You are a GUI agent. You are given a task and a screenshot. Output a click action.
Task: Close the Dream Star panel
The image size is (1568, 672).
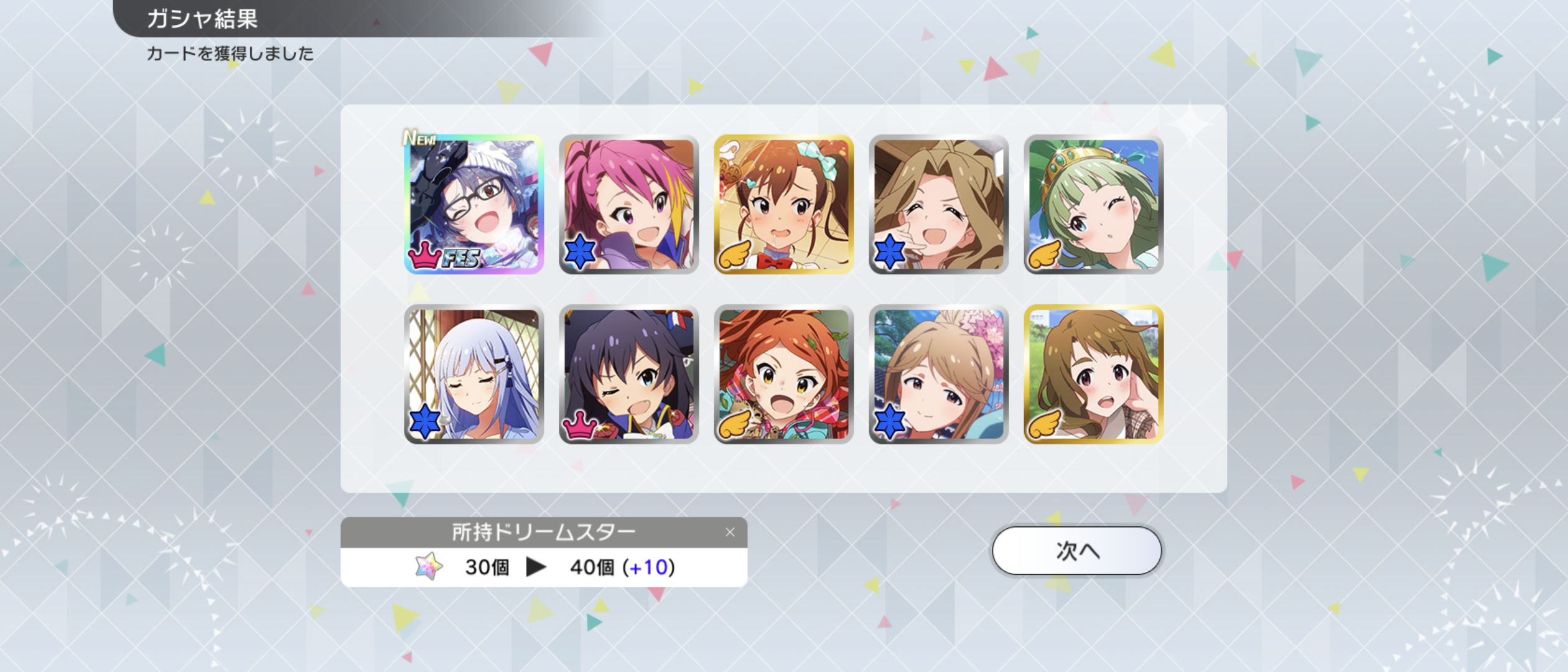pyautogui.click(x=730, y=532)
